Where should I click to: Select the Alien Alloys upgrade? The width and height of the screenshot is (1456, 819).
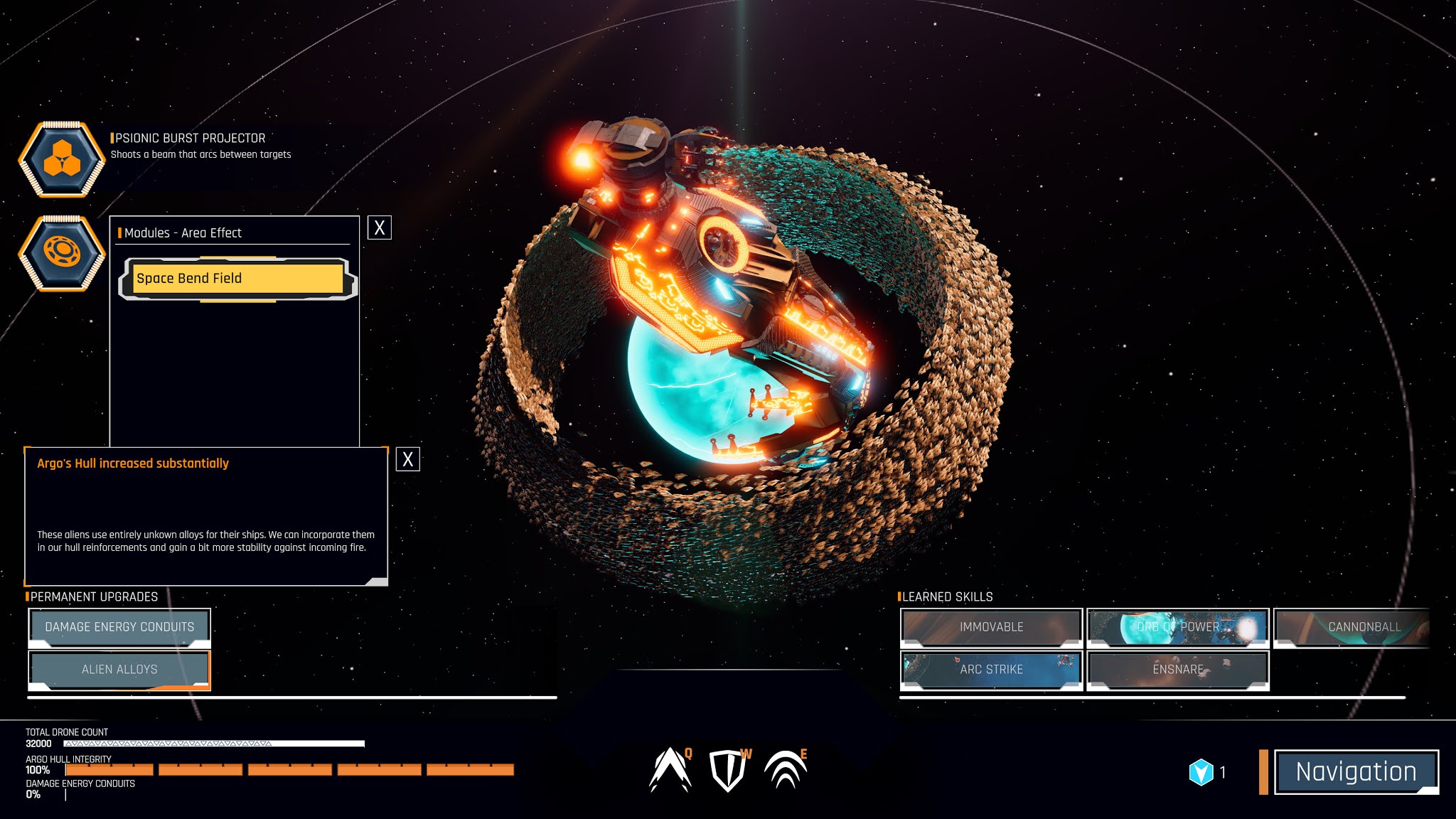119,669
